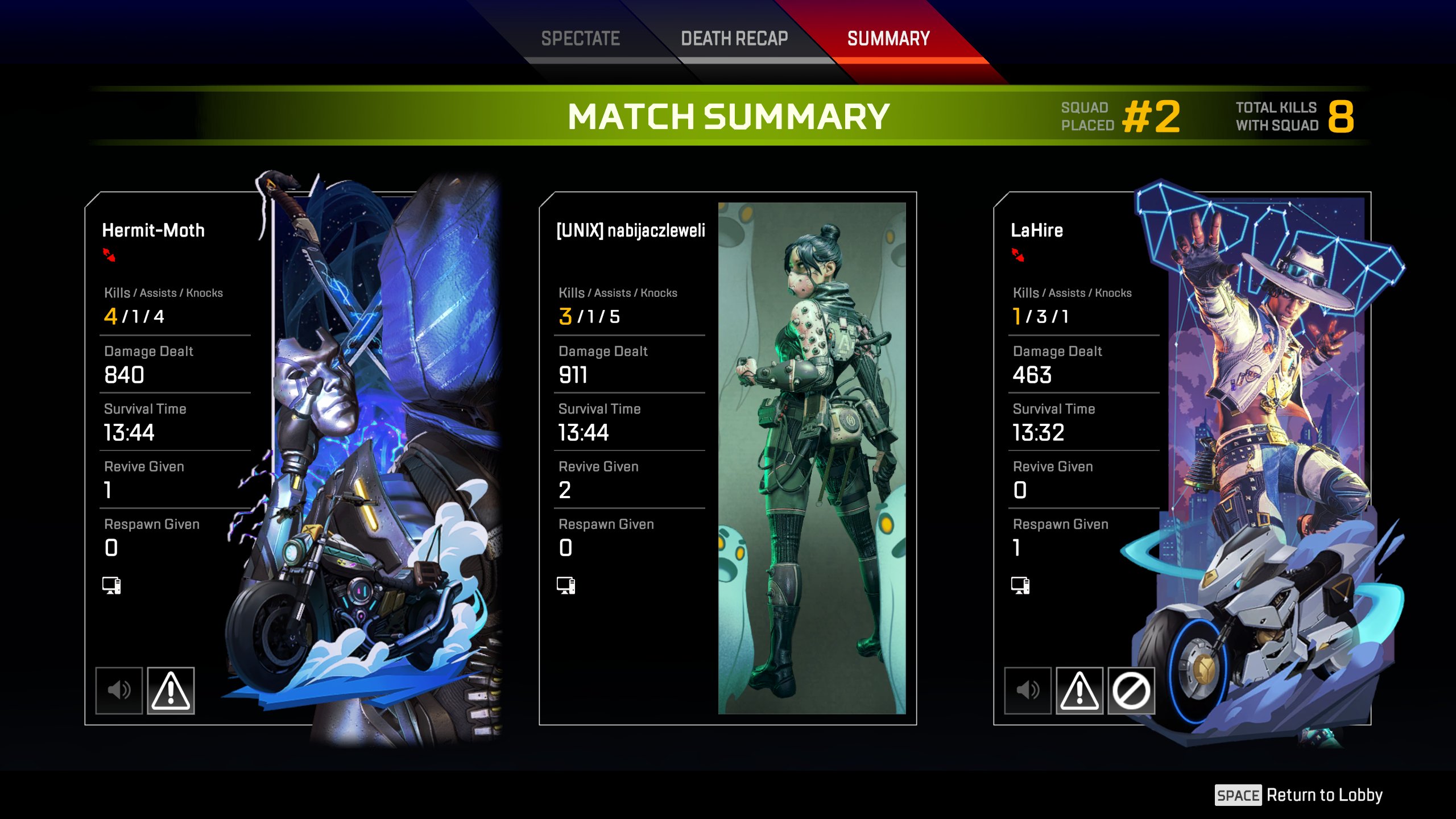Return to Lobby
Screen dimensions: 1456x819
[x=1299, y=795]
